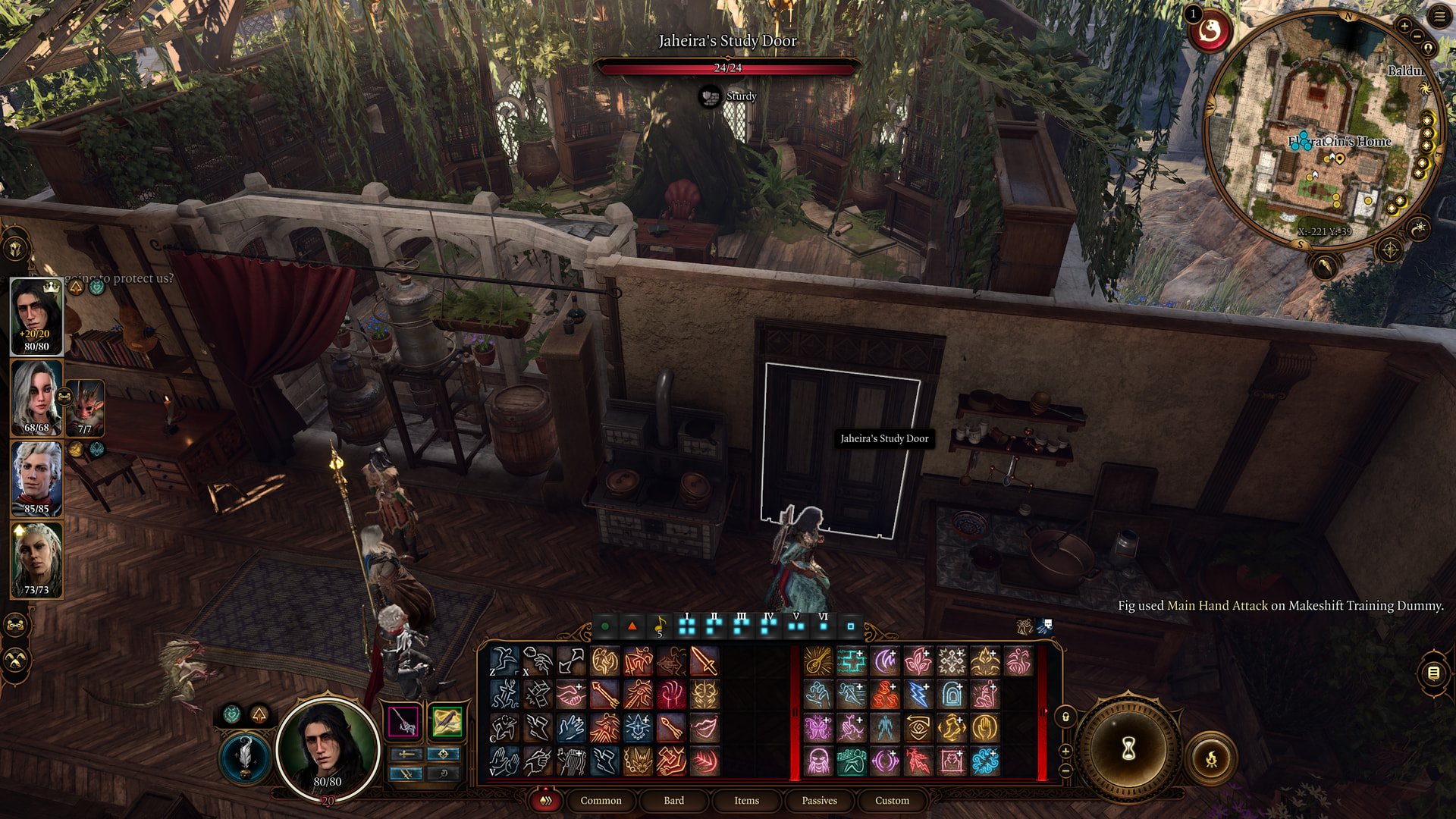The height and width of the screenshot is (819, 1456).
Task: Use the lute bard ability icon
Action: [x=818, y=661]
